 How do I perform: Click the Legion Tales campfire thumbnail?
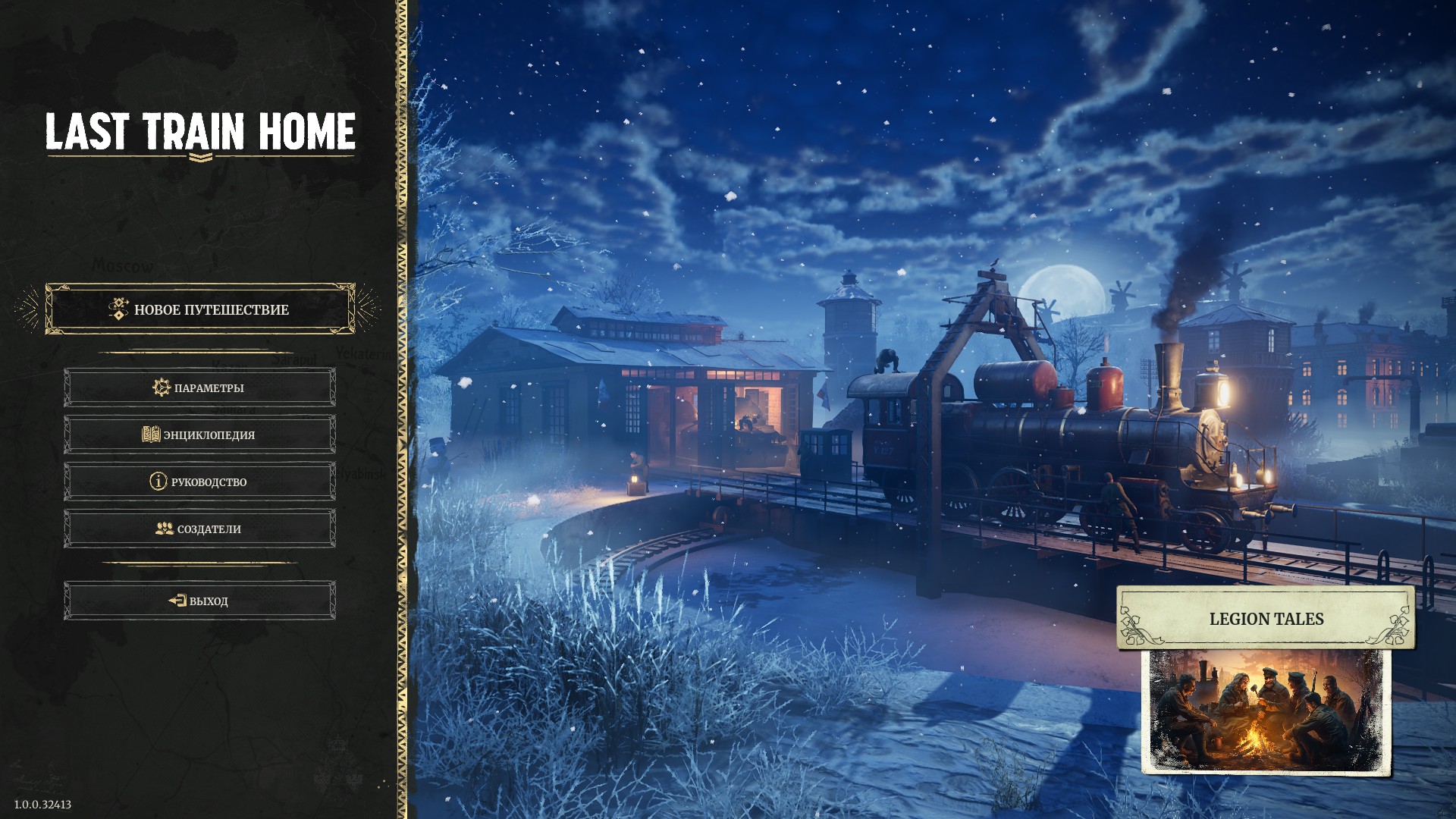click(x=1266, y=711)
